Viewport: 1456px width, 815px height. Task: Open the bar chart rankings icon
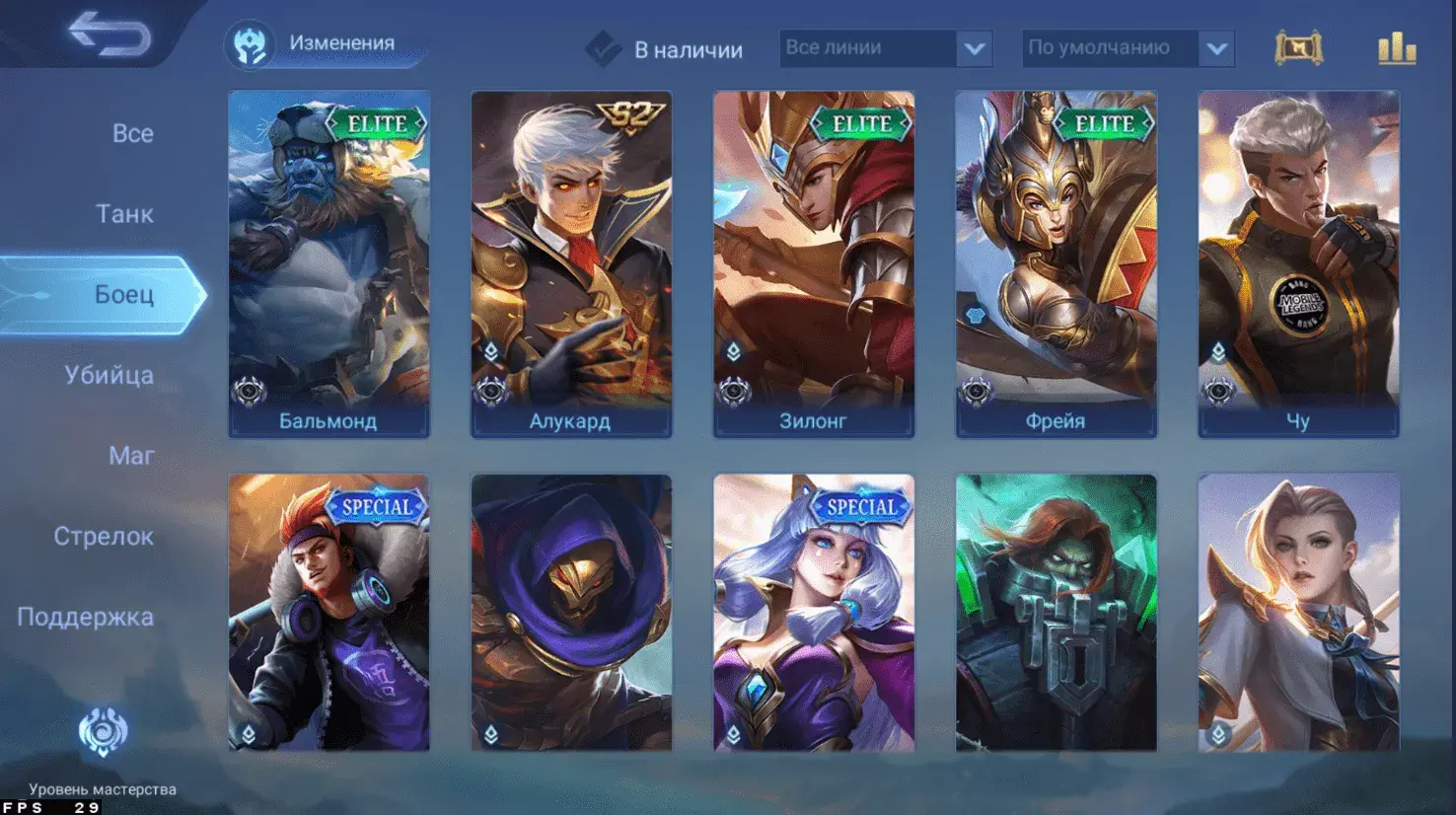point(1397,48)
